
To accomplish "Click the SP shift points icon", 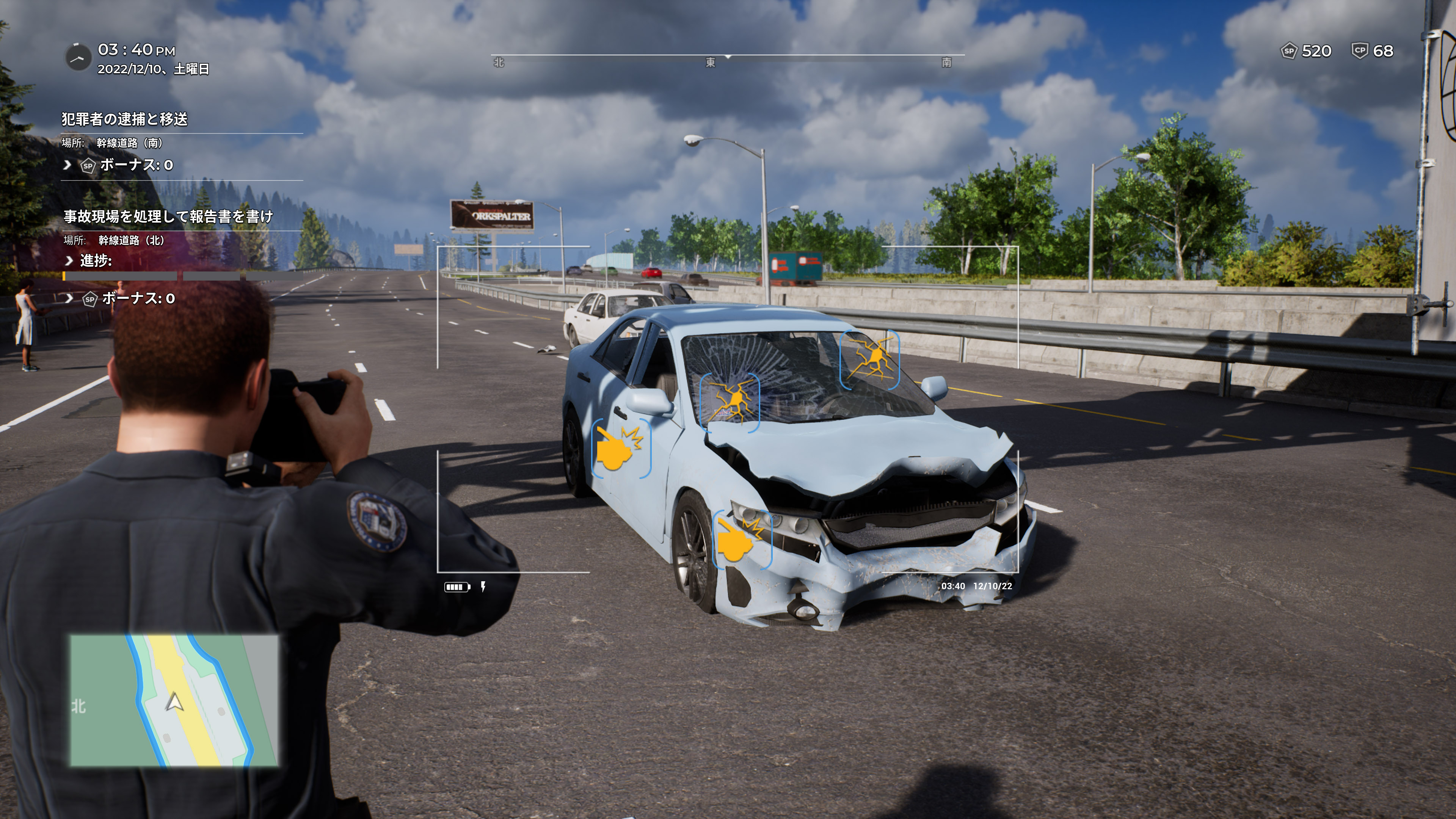I will coord(1288,51).
